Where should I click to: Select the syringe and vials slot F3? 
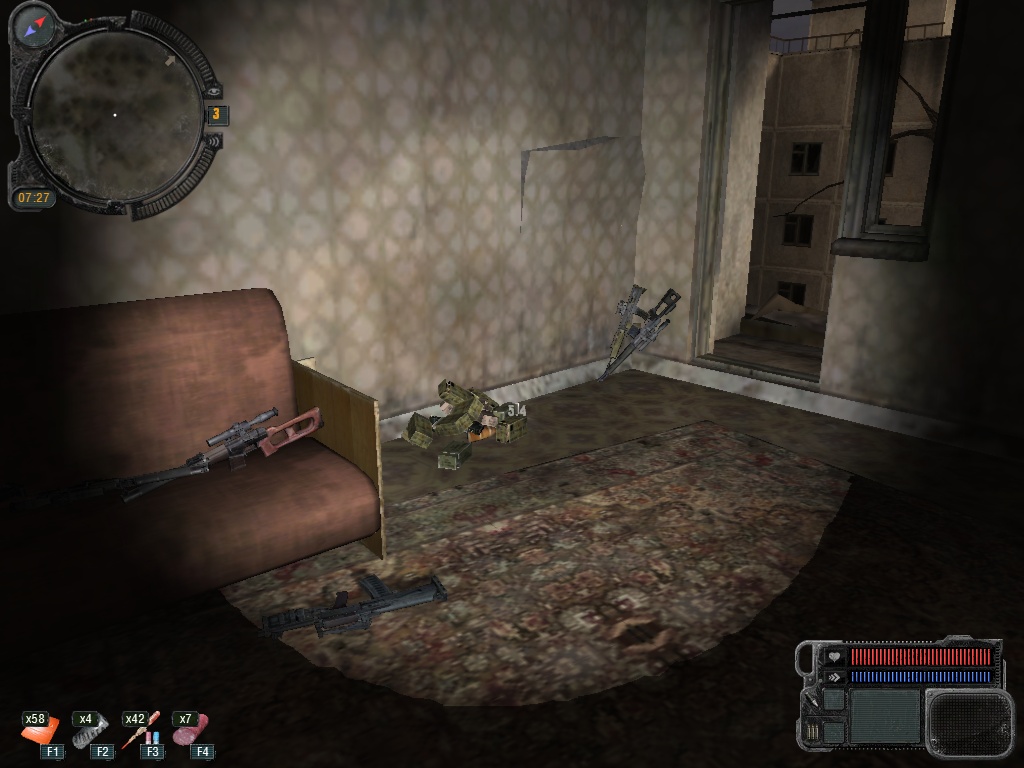click(142, 731)
